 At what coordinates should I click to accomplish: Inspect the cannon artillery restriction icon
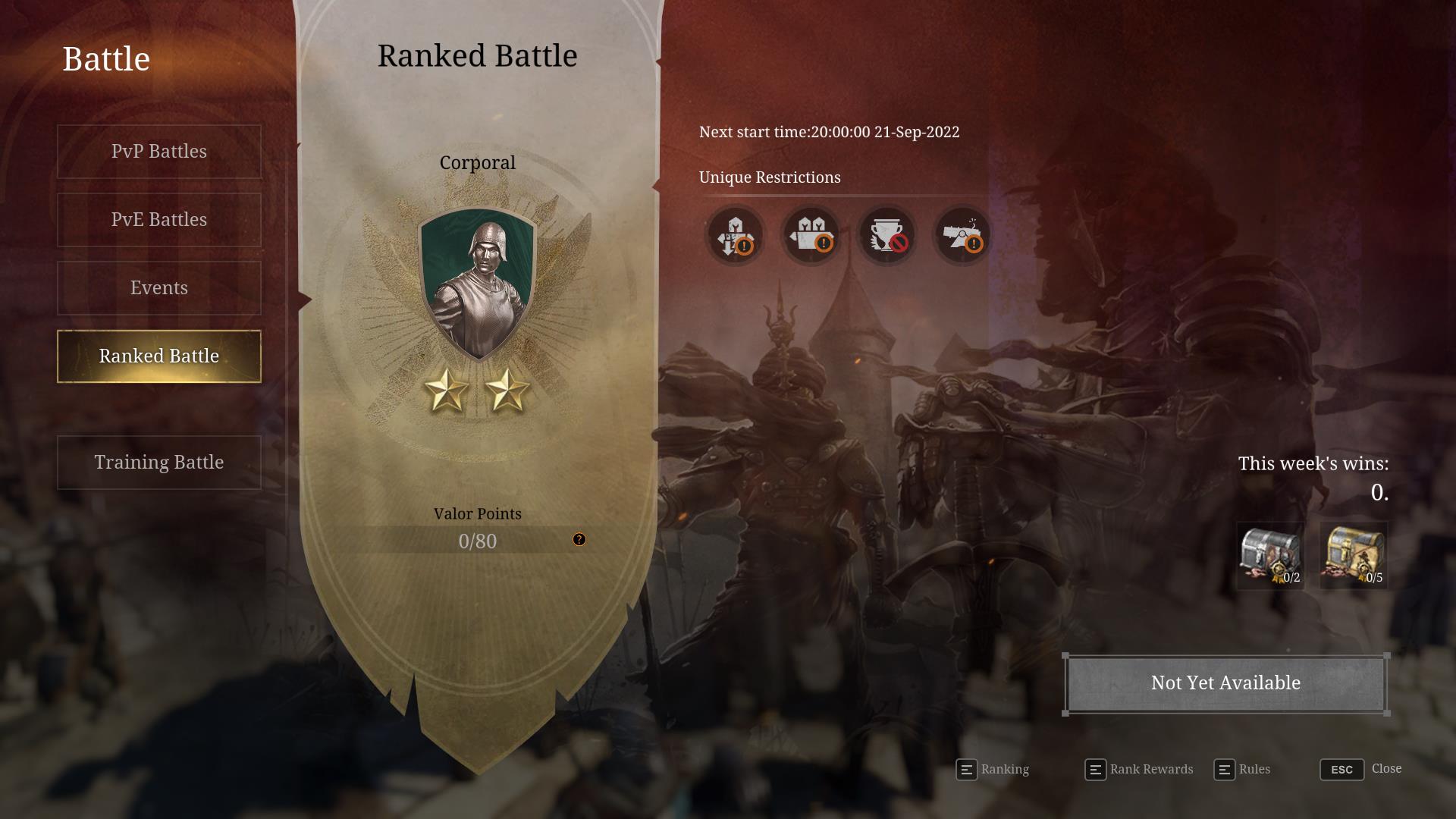coord(962,235)
